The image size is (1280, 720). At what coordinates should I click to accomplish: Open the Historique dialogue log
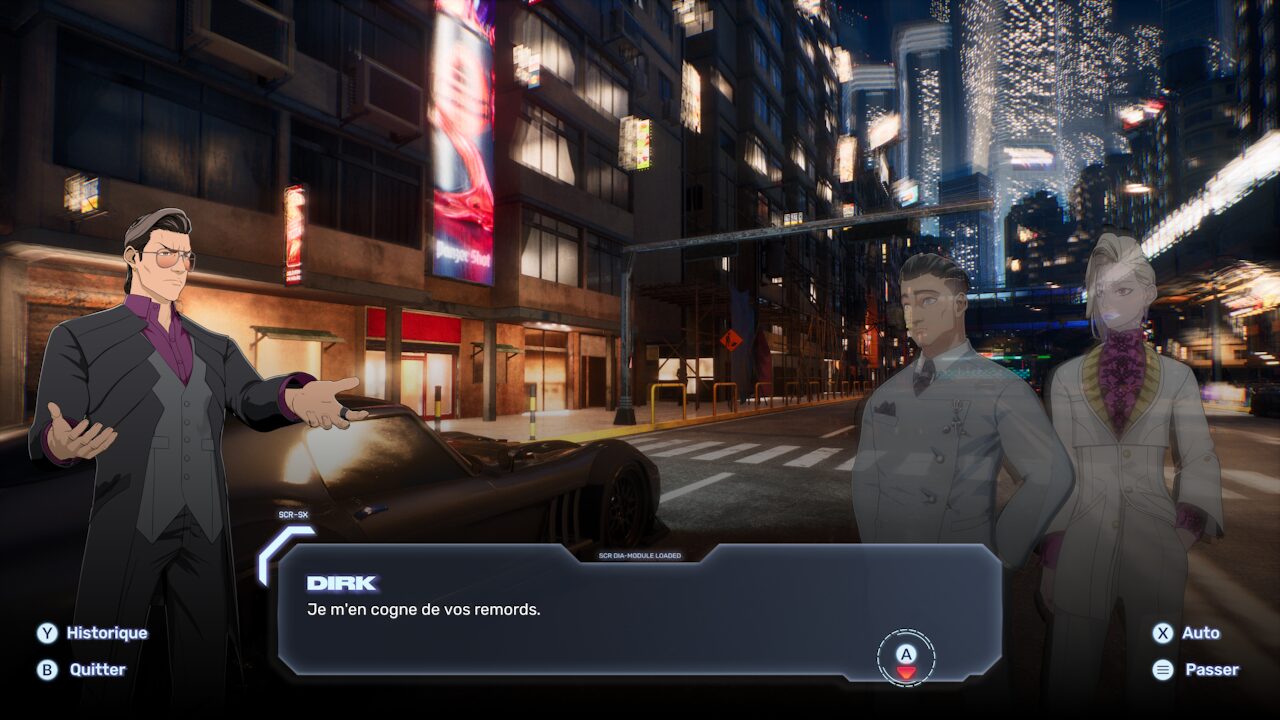click(x=93, y=633)
